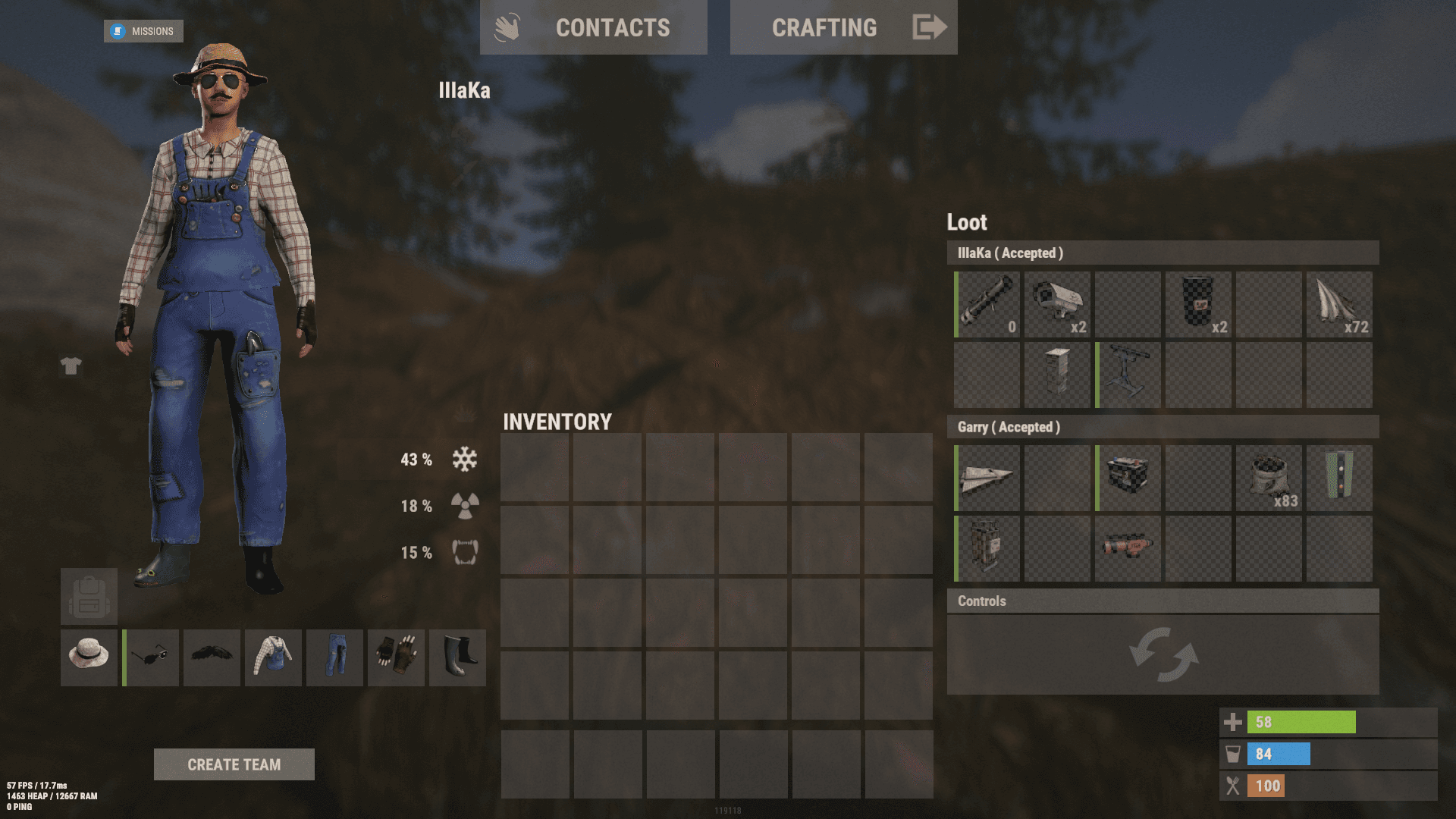
Task: Select the rubber boots slot
Action: pyautogui.click(x=457, y=657)
